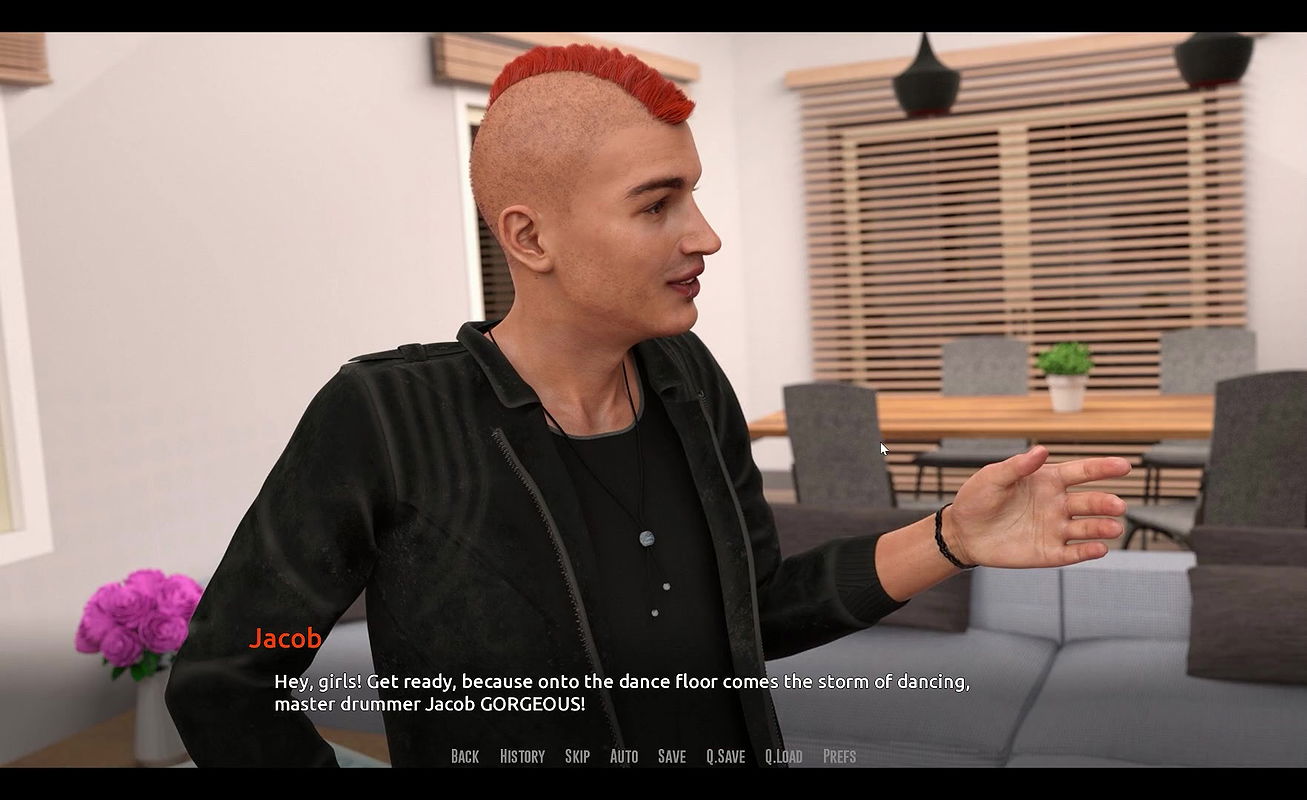Toggle Auto mode for automatic text advance

(x=624, y=756)
